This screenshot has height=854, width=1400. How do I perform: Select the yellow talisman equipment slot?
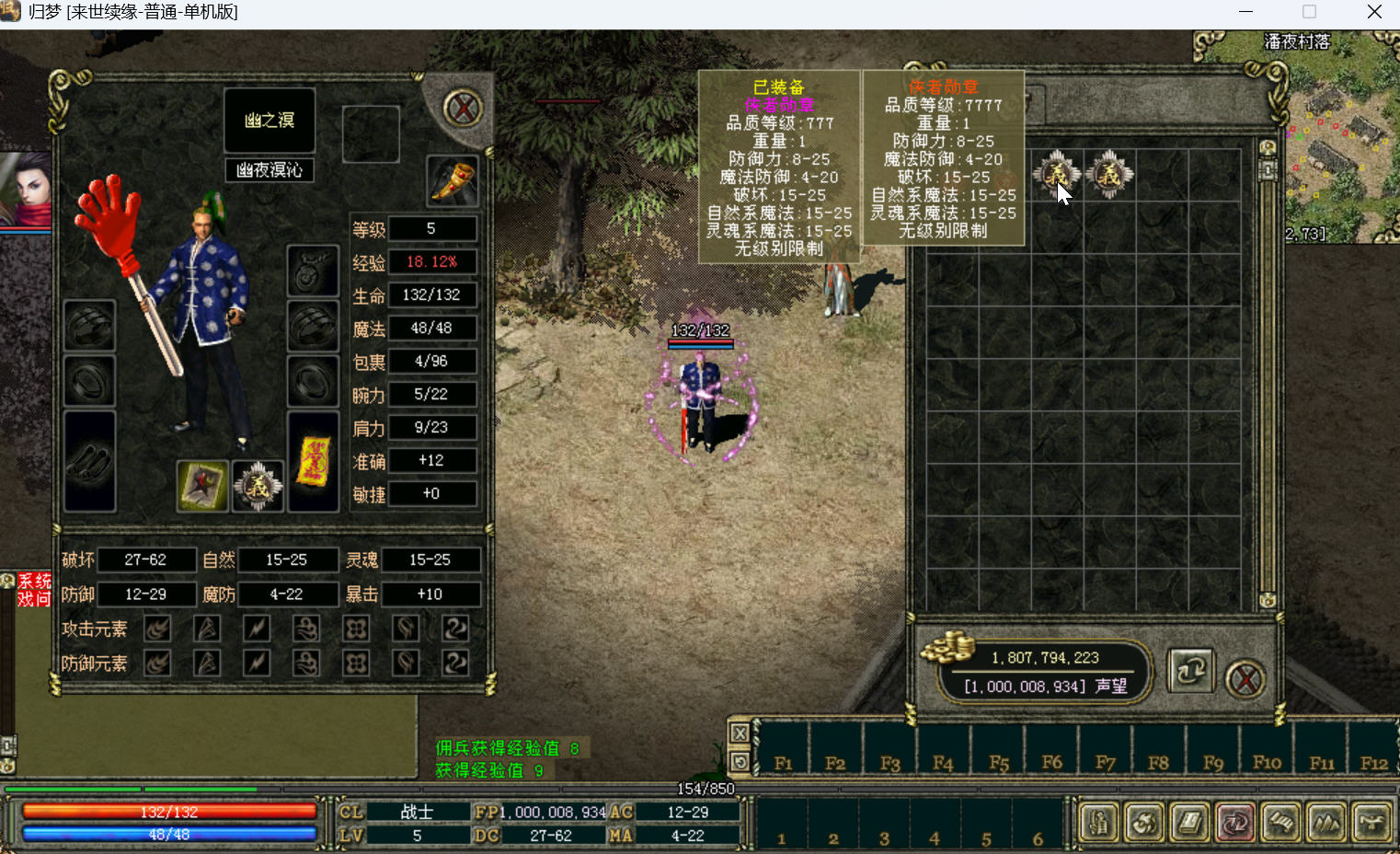(313, 461)
